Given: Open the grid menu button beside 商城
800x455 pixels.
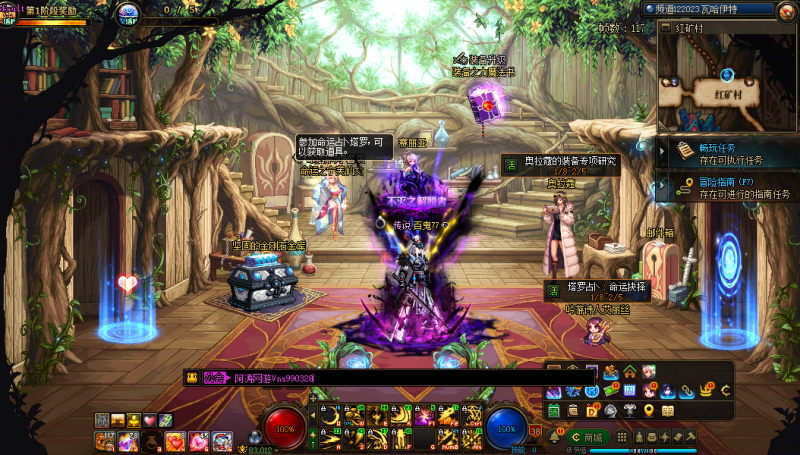Looking at the screenshot, I should click(x=621, y=437).
